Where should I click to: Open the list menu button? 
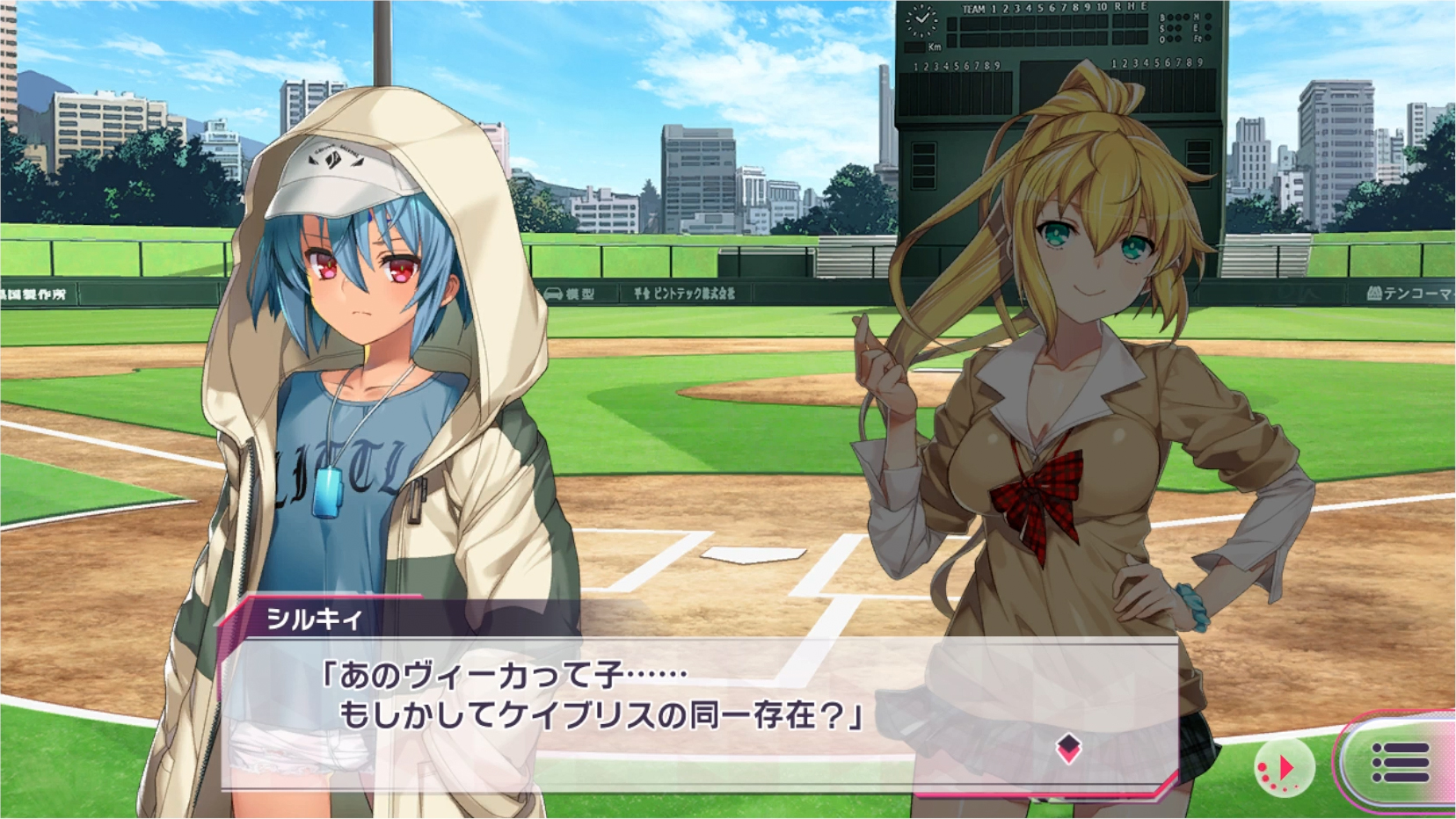[x=1400, y=763]
